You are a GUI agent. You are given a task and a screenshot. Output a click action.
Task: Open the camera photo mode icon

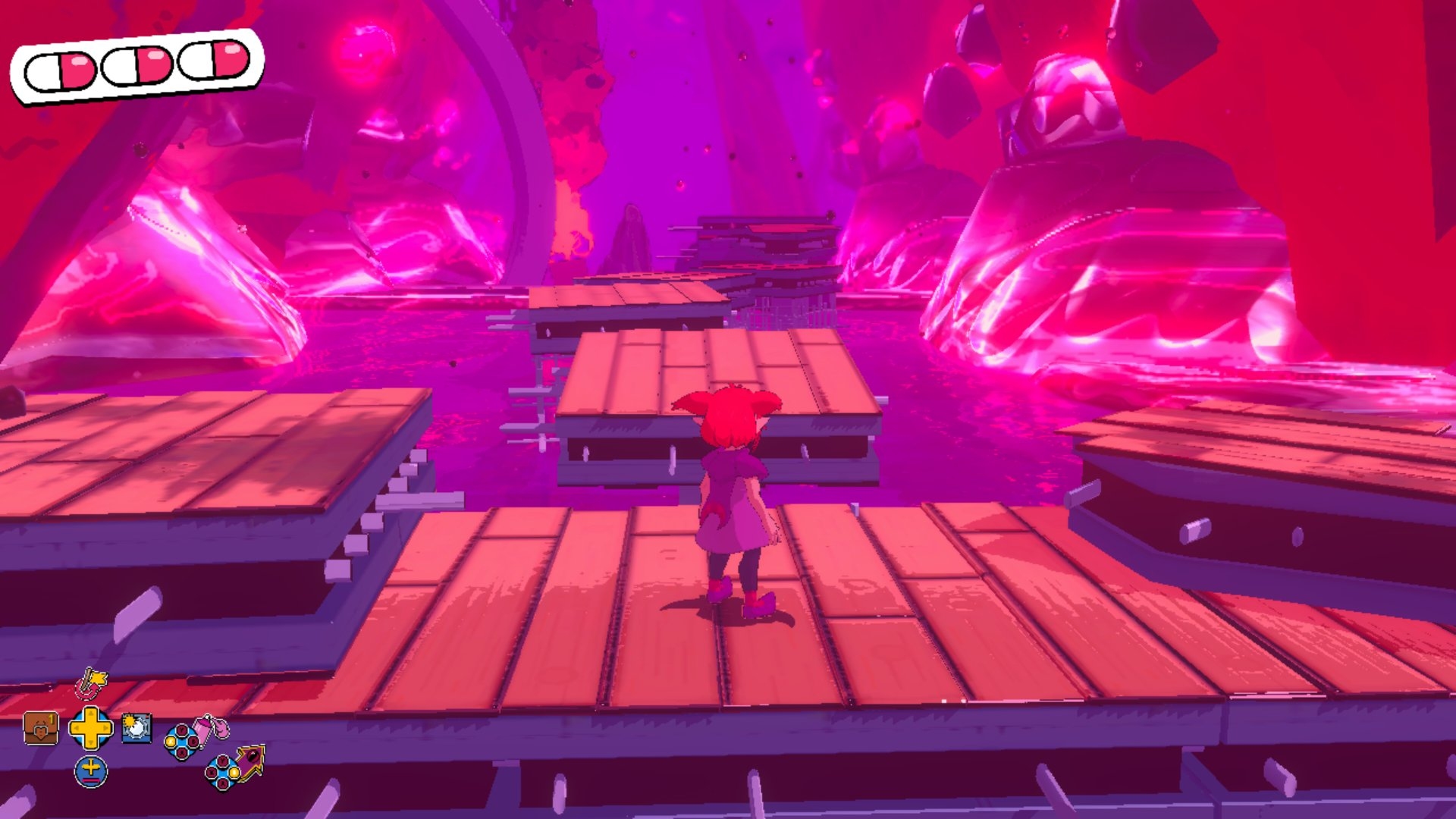pos(136,728)
